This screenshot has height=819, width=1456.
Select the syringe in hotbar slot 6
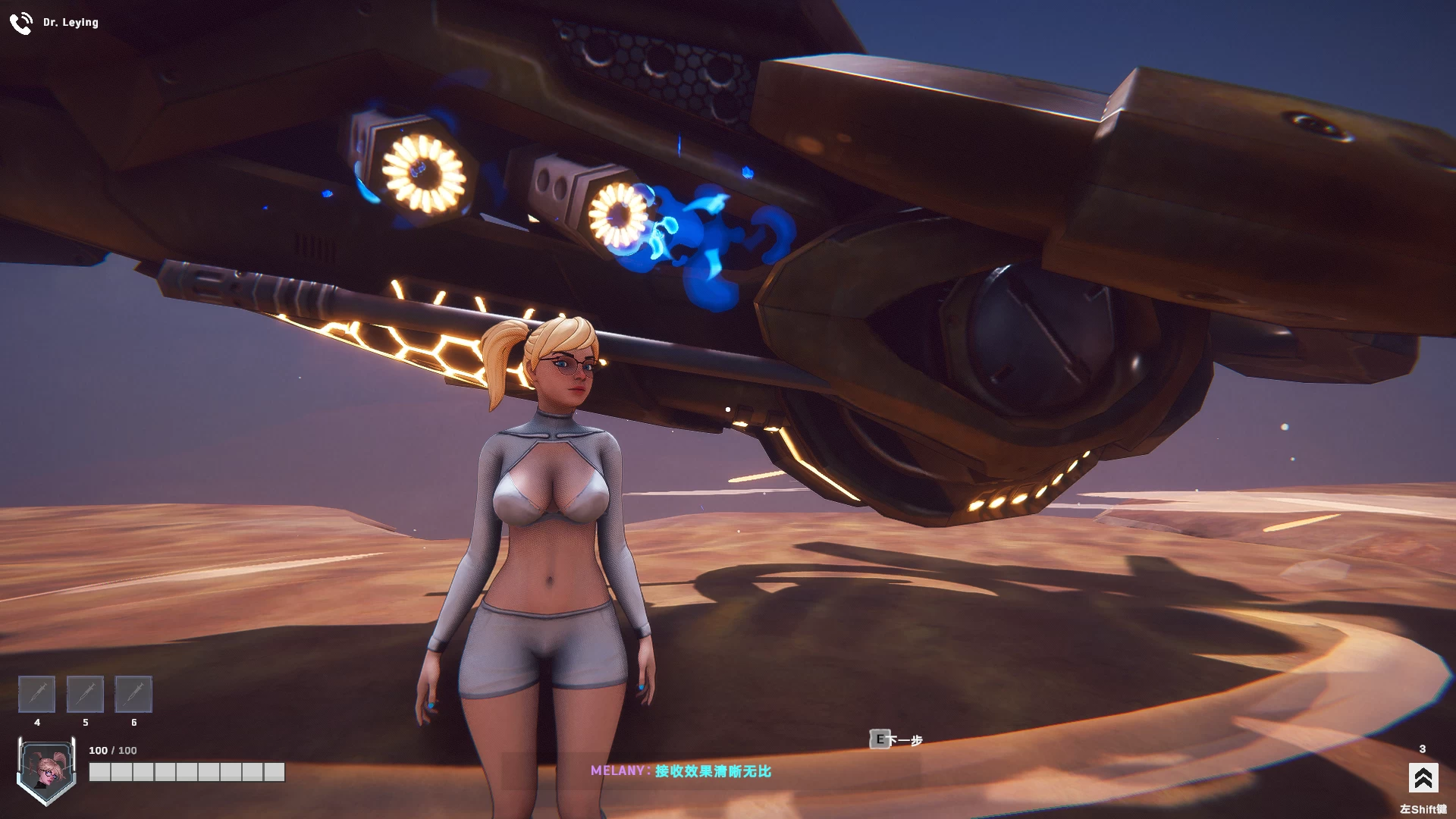133,694
